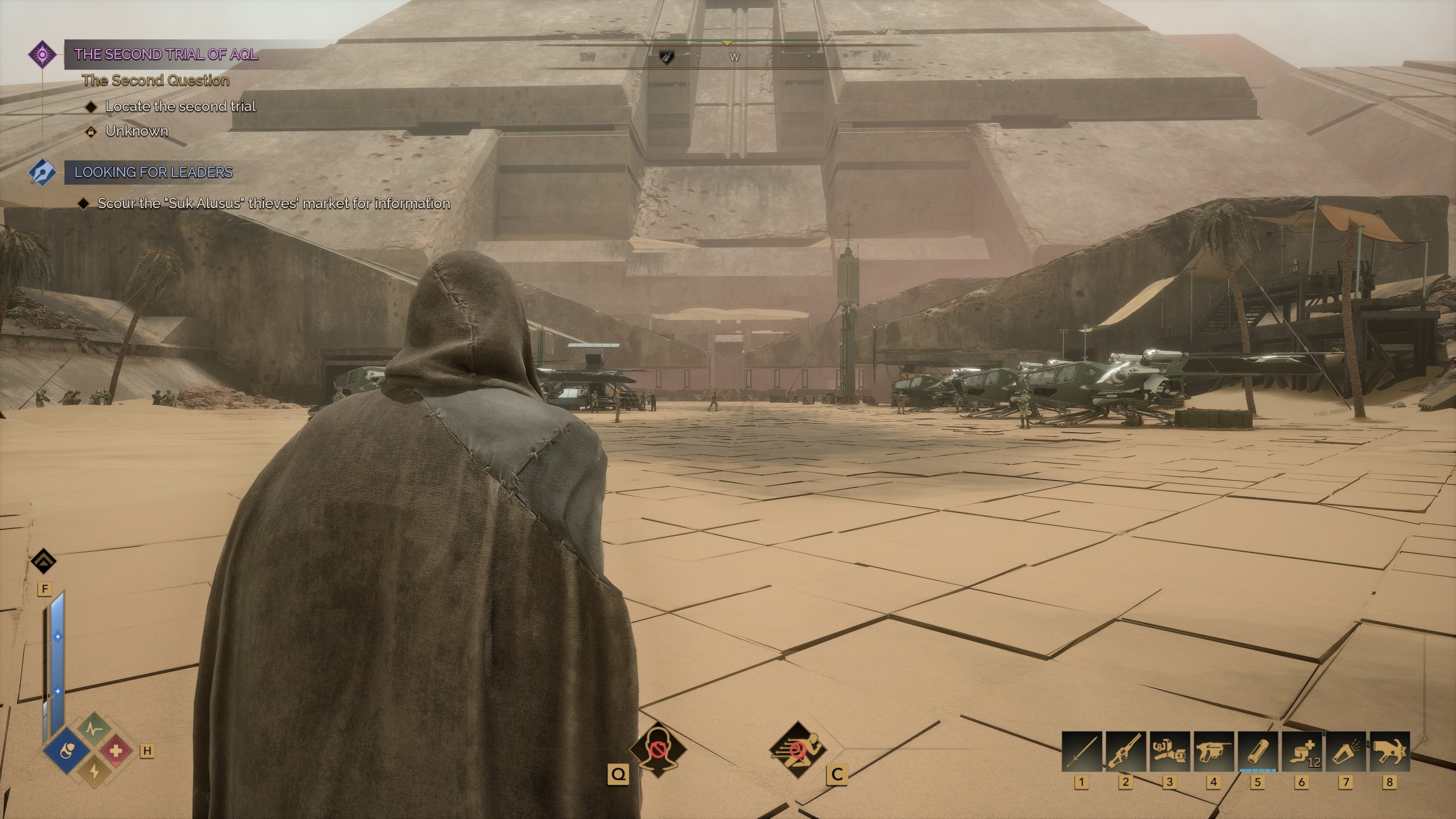Screen dimensions: 1456x819
Task: Equip the pistol in hotbar slot 4
Action: click(x=1213, y=752)
